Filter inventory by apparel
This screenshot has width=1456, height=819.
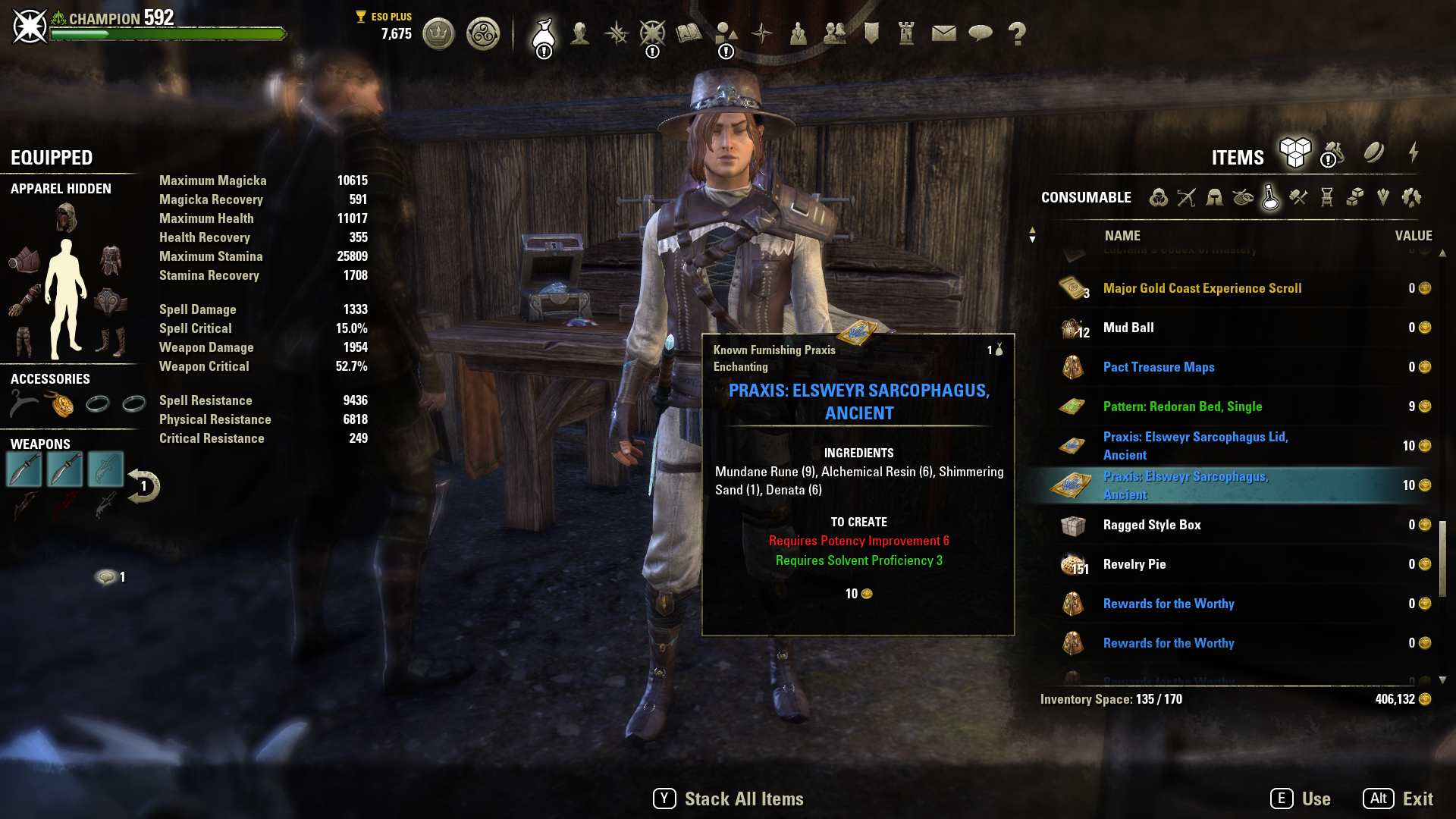[x=1214, y=198]
